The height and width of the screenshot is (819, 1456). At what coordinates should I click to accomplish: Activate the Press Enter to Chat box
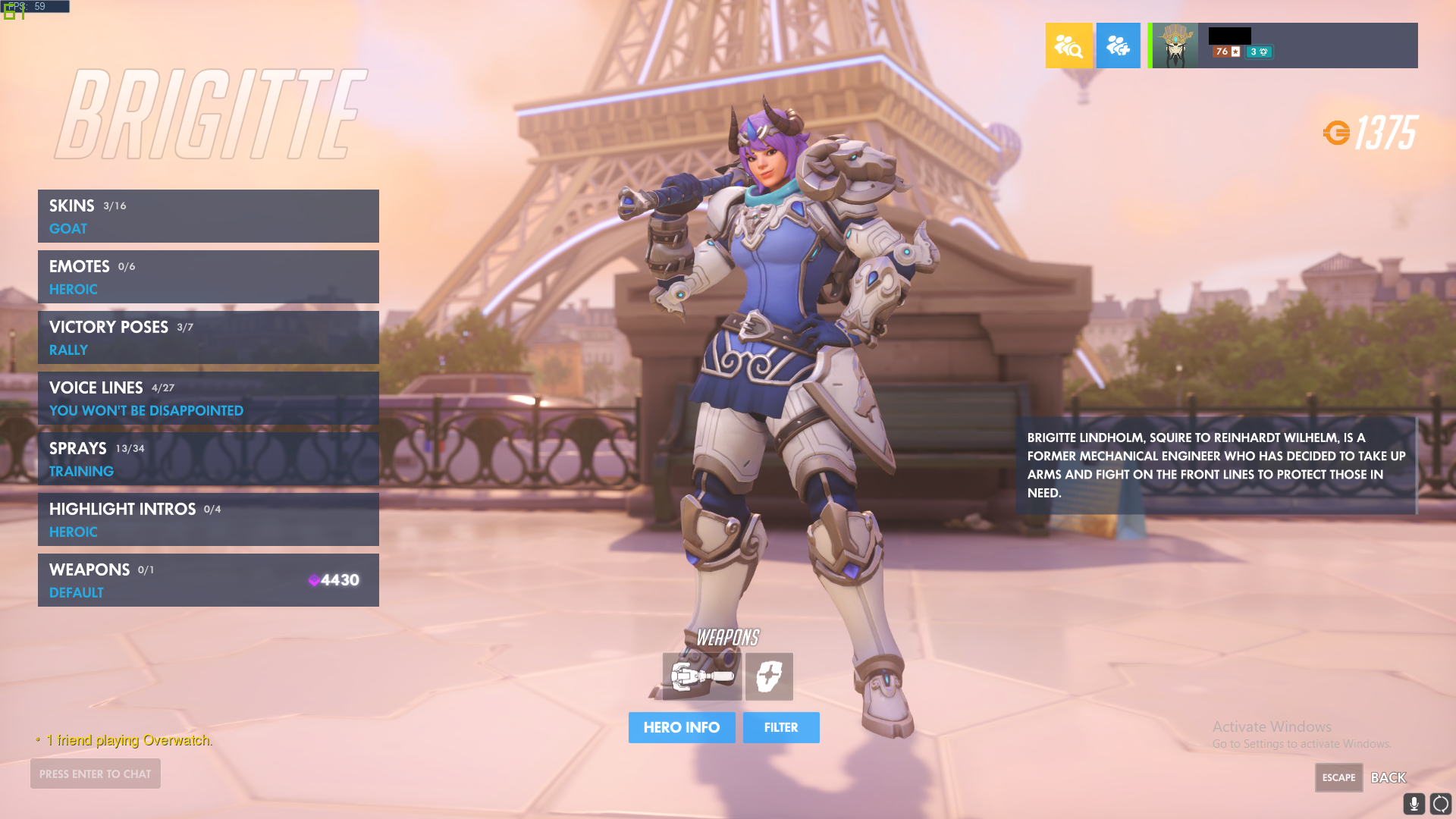click(x=96, y=773)
